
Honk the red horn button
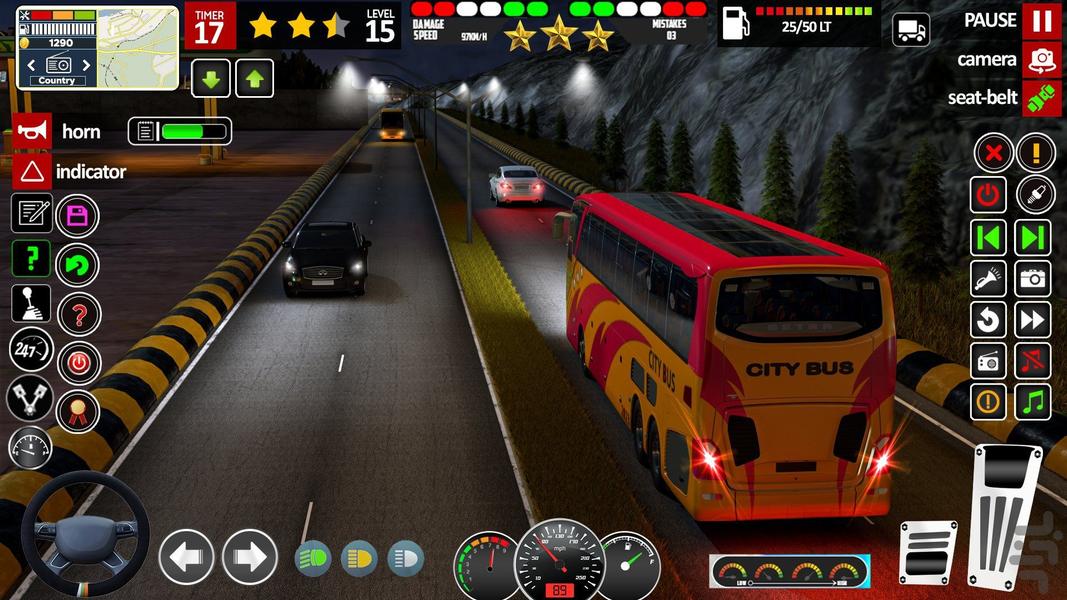point(32,132)
